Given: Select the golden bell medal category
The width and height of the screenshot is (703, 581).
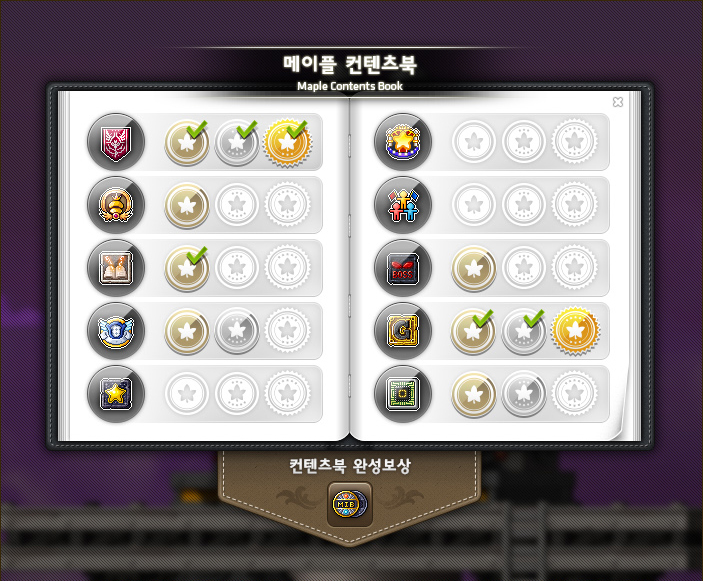Looking at the screenshot, I should click(x=115, y=205).
